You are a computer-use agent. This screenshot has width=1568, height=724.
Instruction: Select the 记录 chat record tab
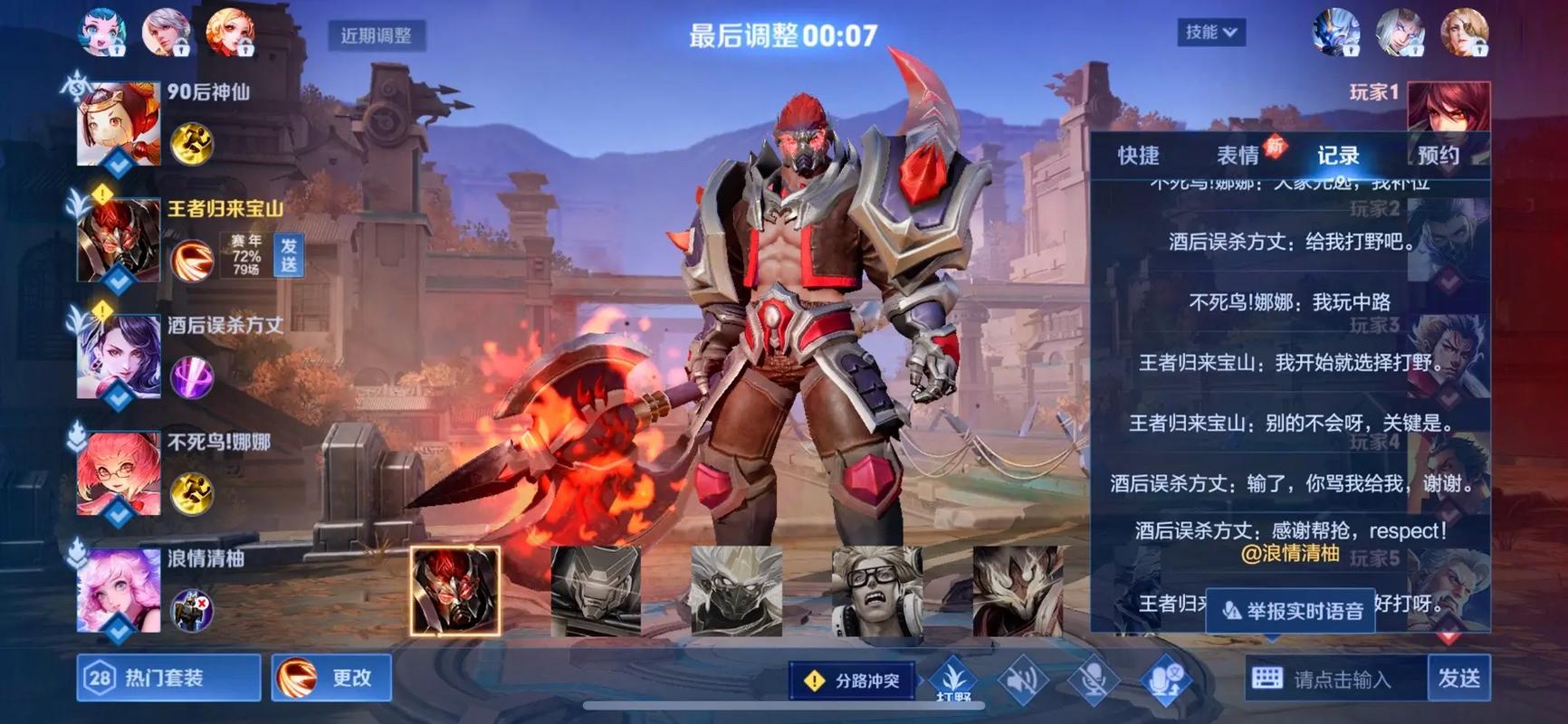pos(1337,156)
